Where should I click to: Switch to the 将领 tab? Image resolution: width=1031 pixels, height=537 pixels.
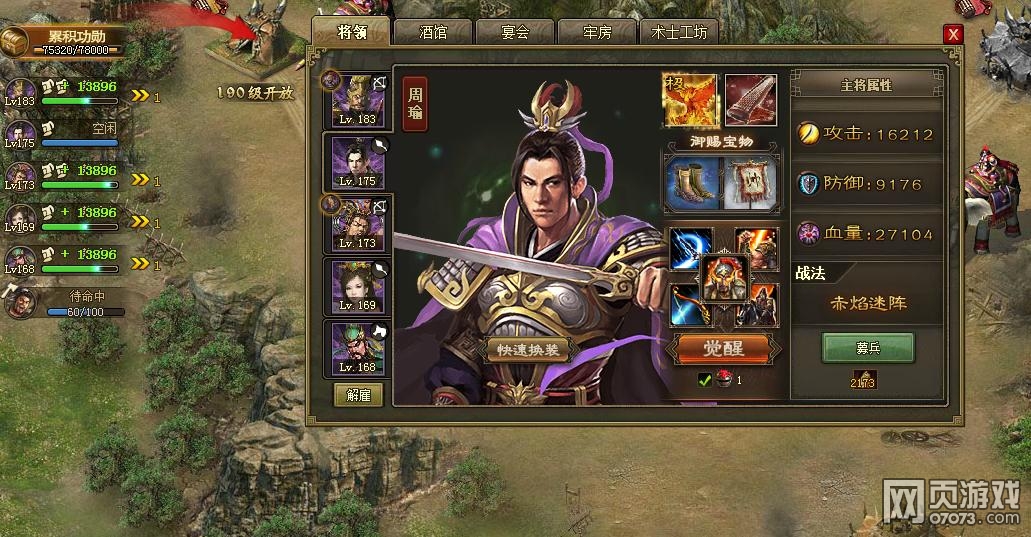(352, 32)
